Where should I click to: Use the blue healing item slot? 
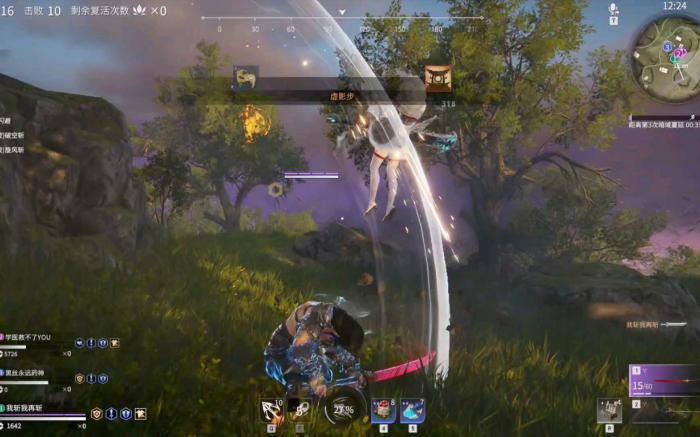click(x=412, y=410)
